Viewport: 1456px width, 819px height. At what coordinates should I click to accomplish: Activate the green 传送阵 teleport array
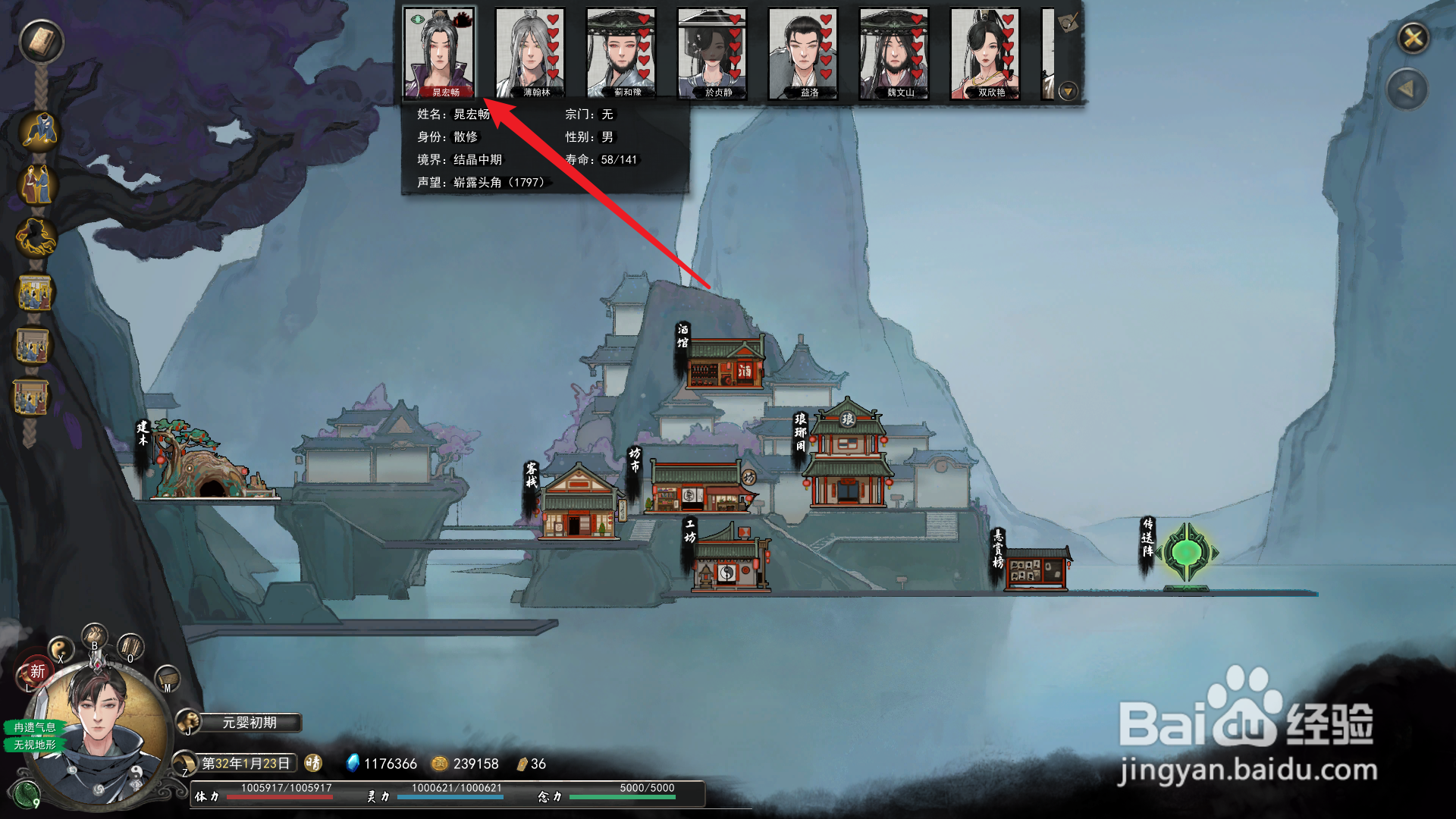1186,554
